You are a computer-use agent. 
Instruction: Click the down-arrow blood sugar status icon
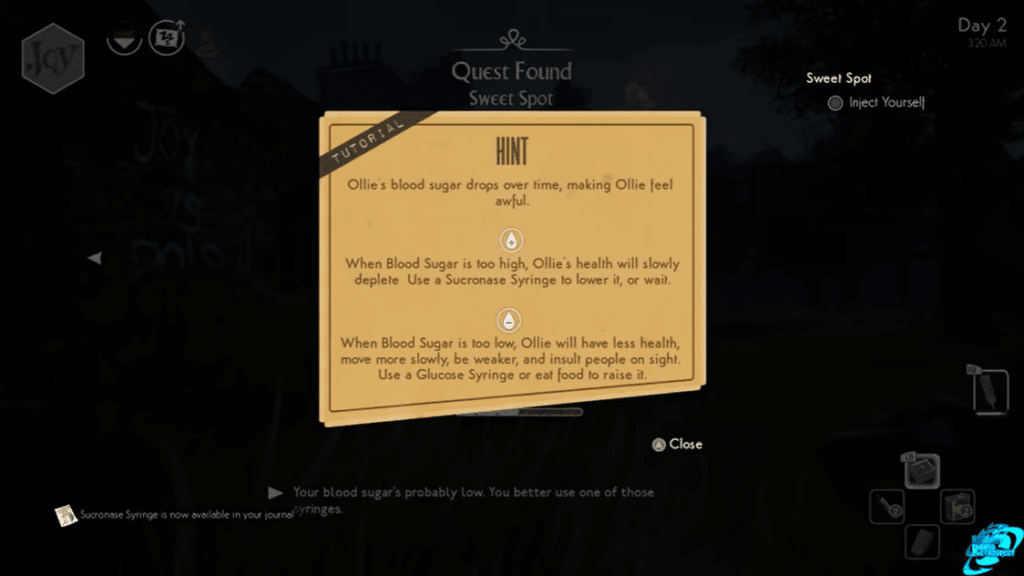click(x=124, y=41)
